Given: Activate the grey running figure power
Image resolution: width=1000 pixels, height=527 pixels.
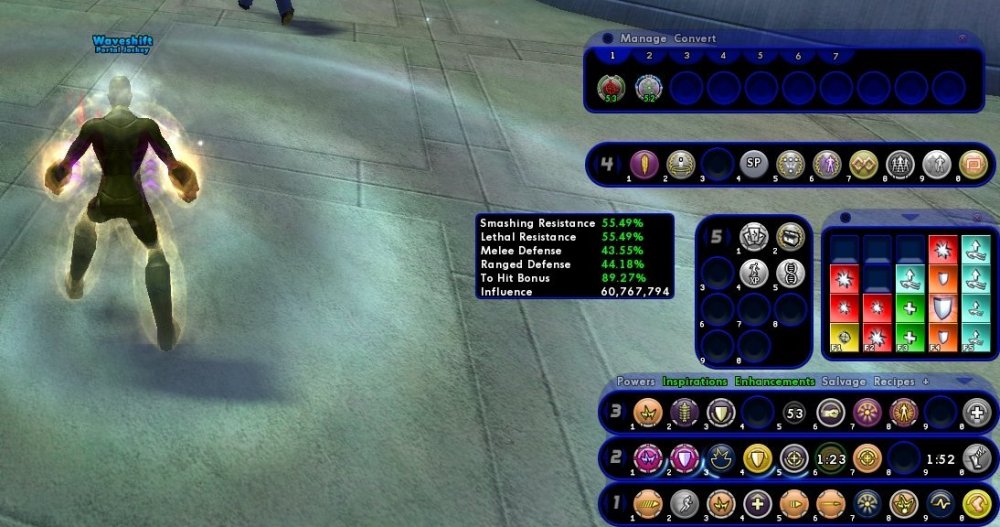Looking at the screenshot, I should [x=683, y=504].
